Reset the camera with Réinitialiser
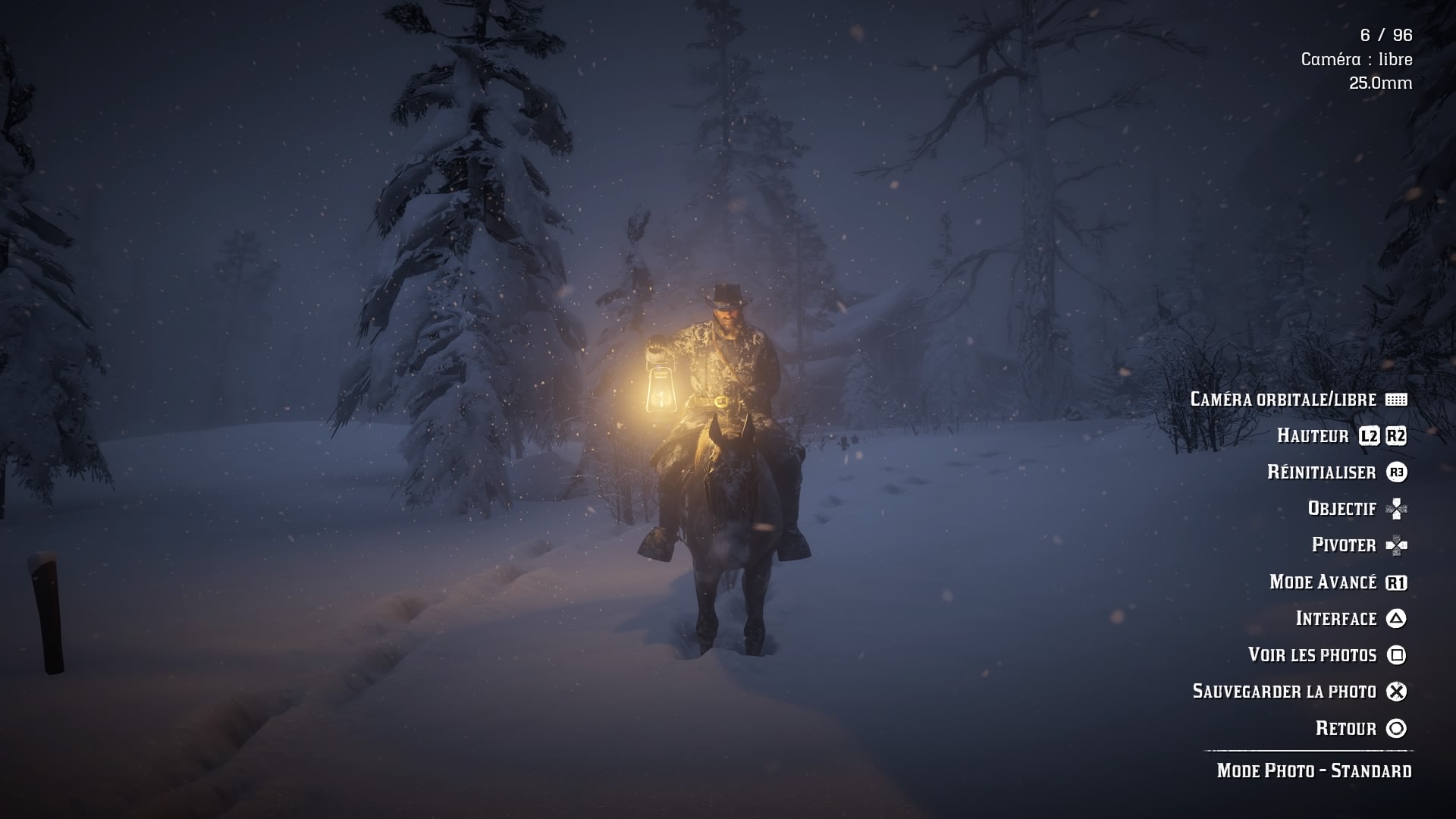 1321,472
